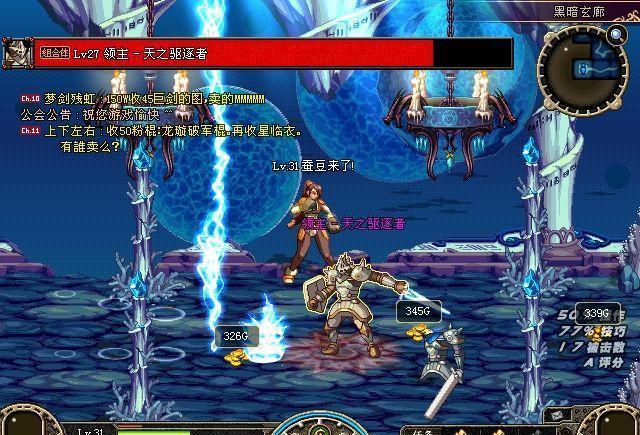Select the boss portrait icon
640x435 pixels.
tap(17, 52)
